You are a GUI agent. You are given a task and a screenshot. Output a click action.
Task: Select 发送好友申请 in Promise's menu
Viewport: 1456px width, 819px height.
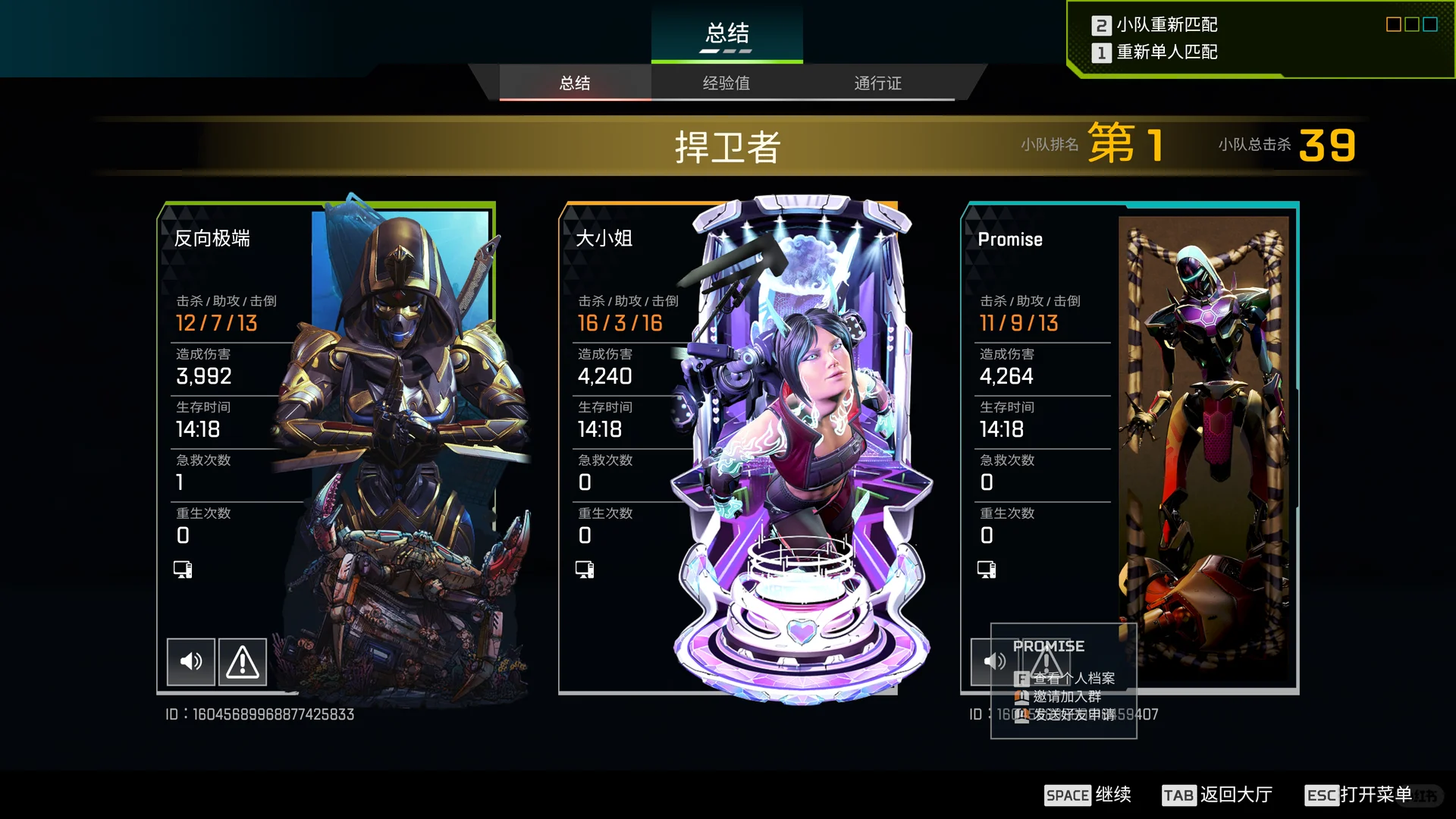[x=1070, y=714]
